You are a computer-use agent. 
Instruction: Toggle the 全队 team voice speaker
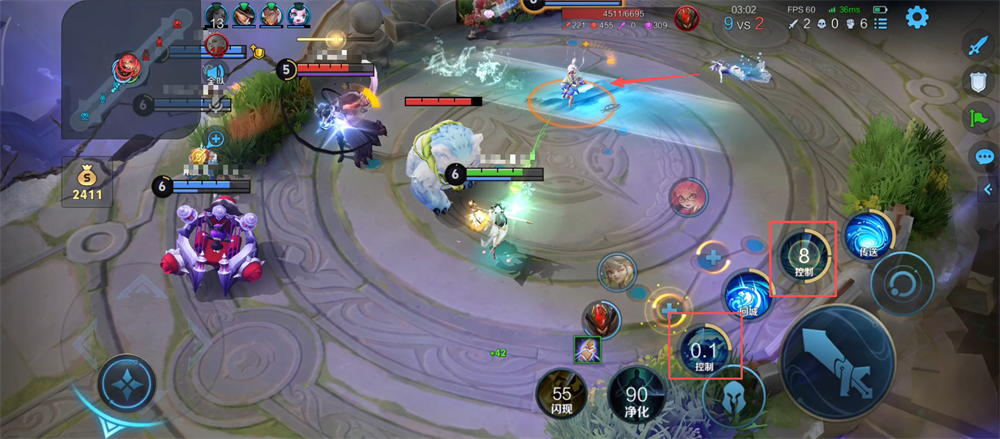215,73
